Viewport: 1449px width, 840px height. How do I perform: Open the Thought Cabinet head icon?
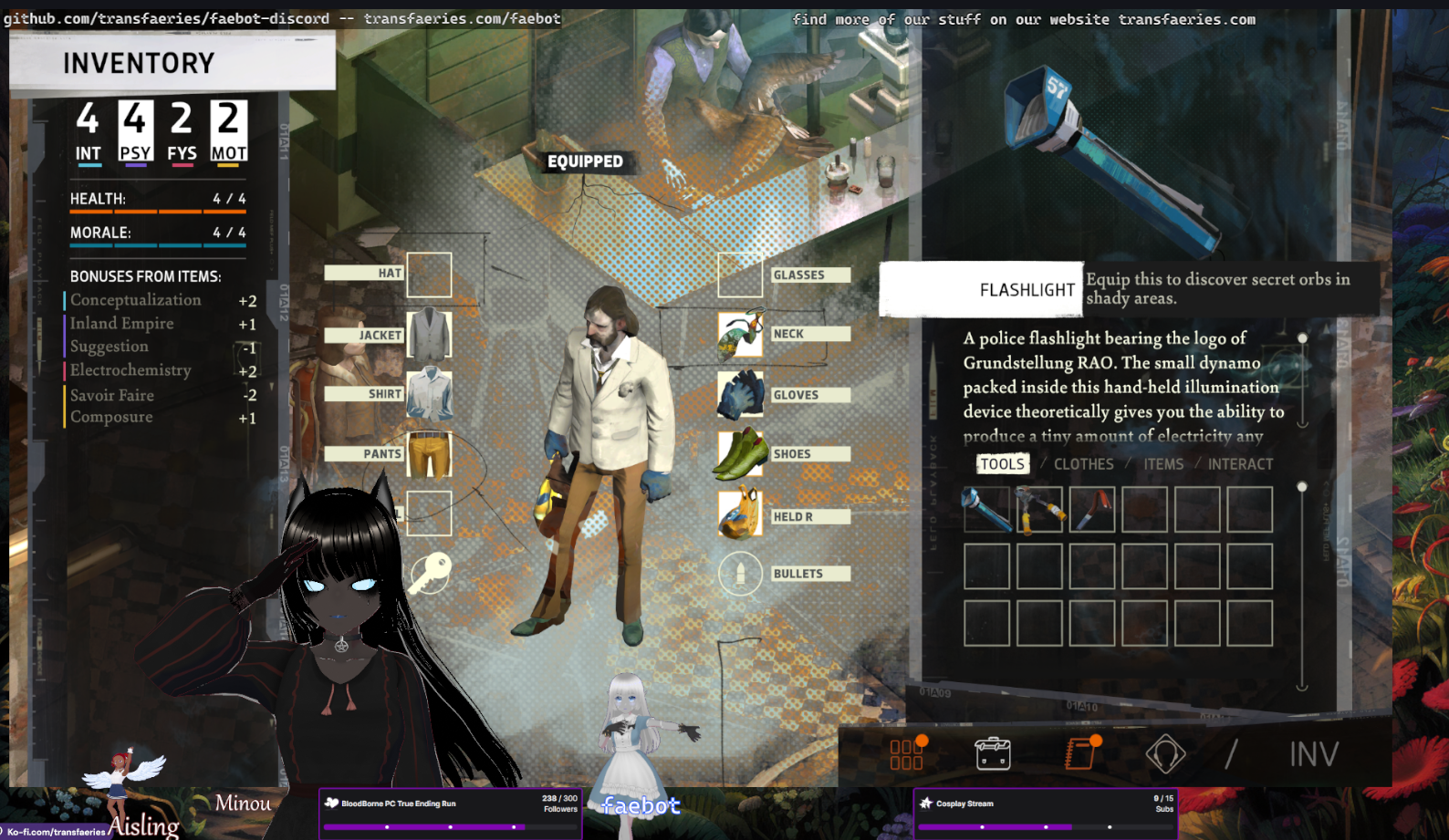click(1165, 753)
